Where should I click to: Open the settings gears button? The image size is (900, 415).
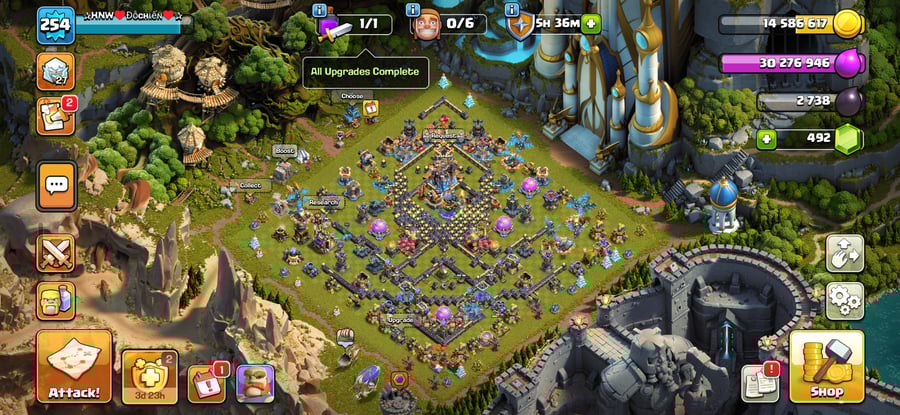pyautogui.click(x=844, y=300)
